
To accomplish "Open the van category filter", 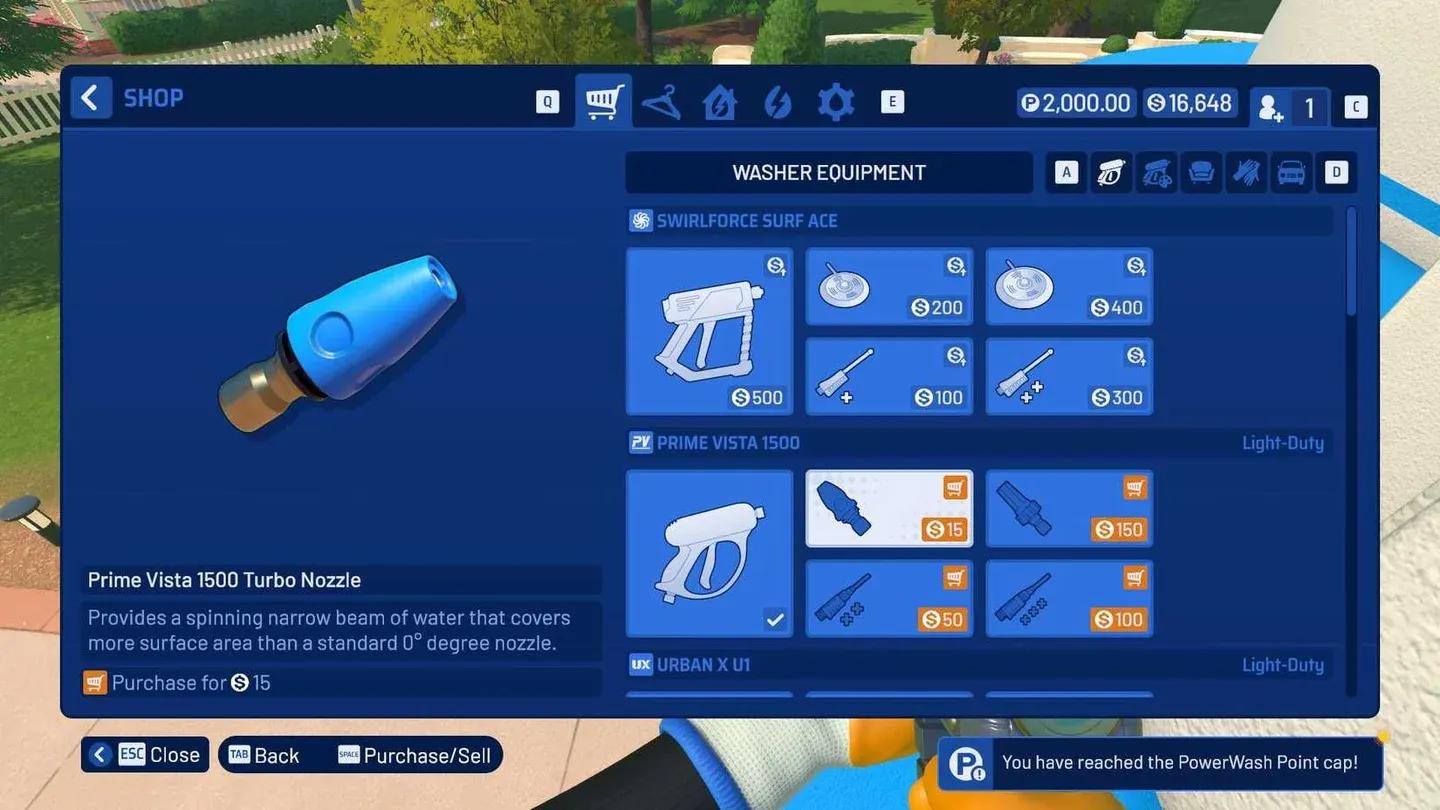I will (x=1291, y=172).
